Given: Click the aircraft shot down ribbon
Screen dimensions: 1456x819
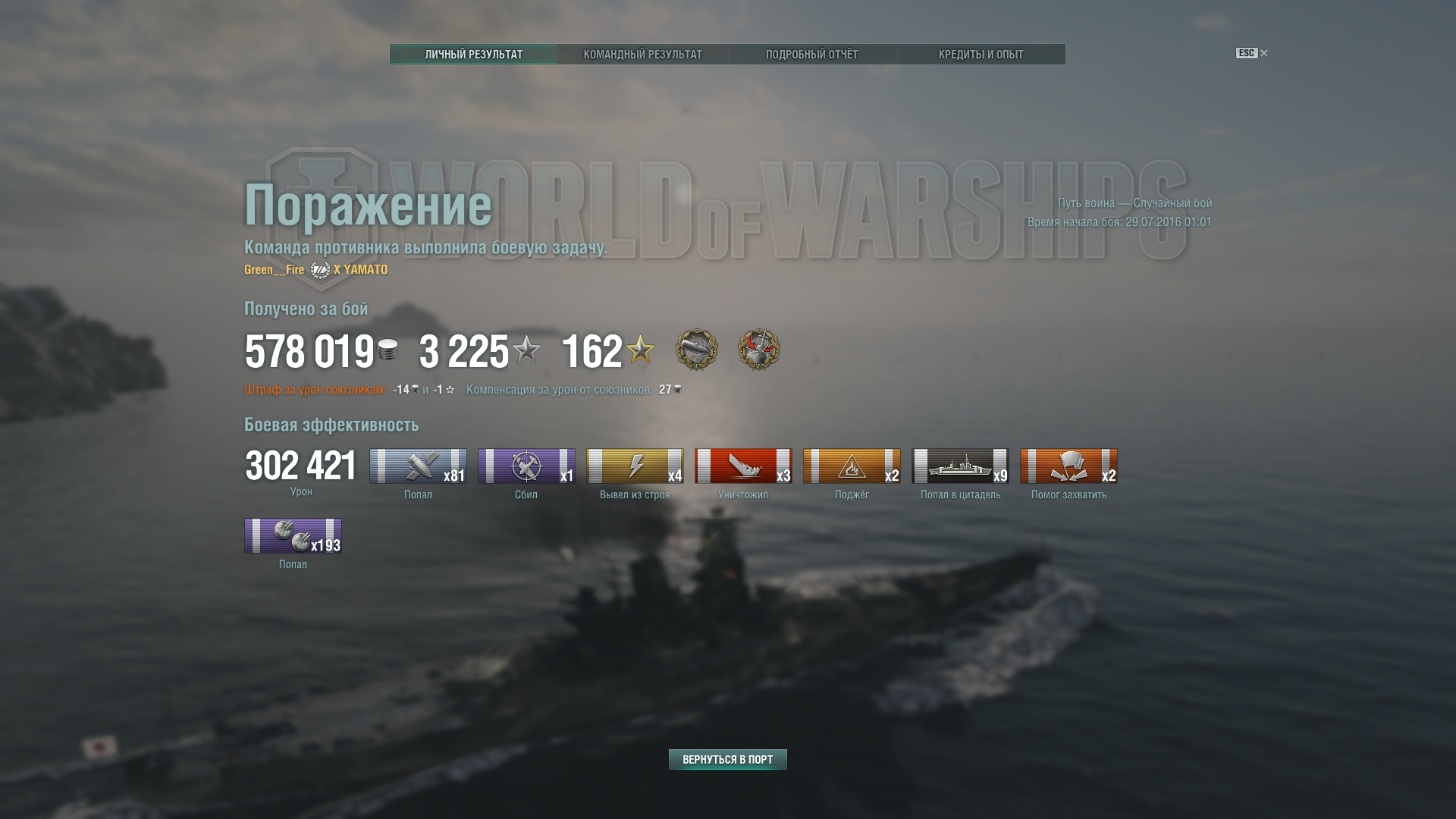Looking at the screenshot, I should click(526, 466).
